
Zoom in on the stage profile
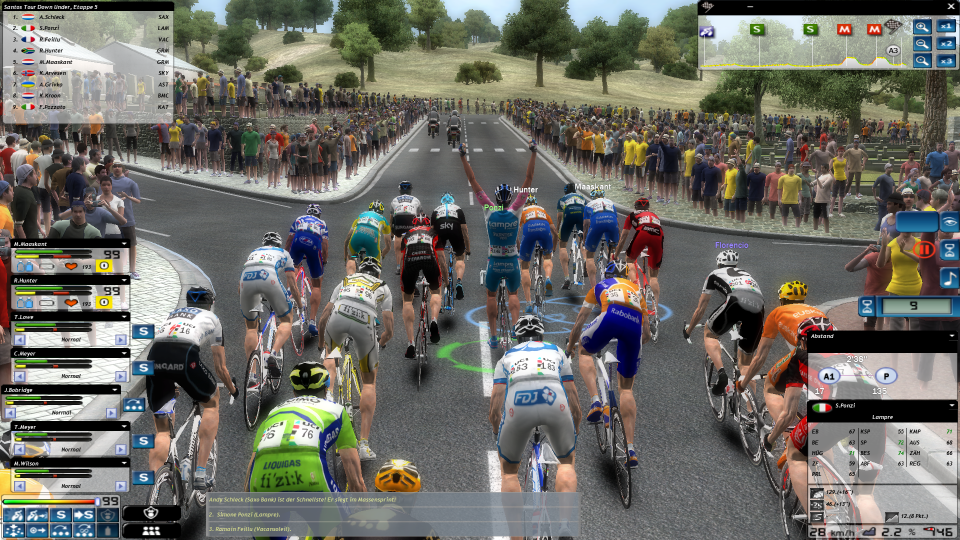[x=922, y=27]
